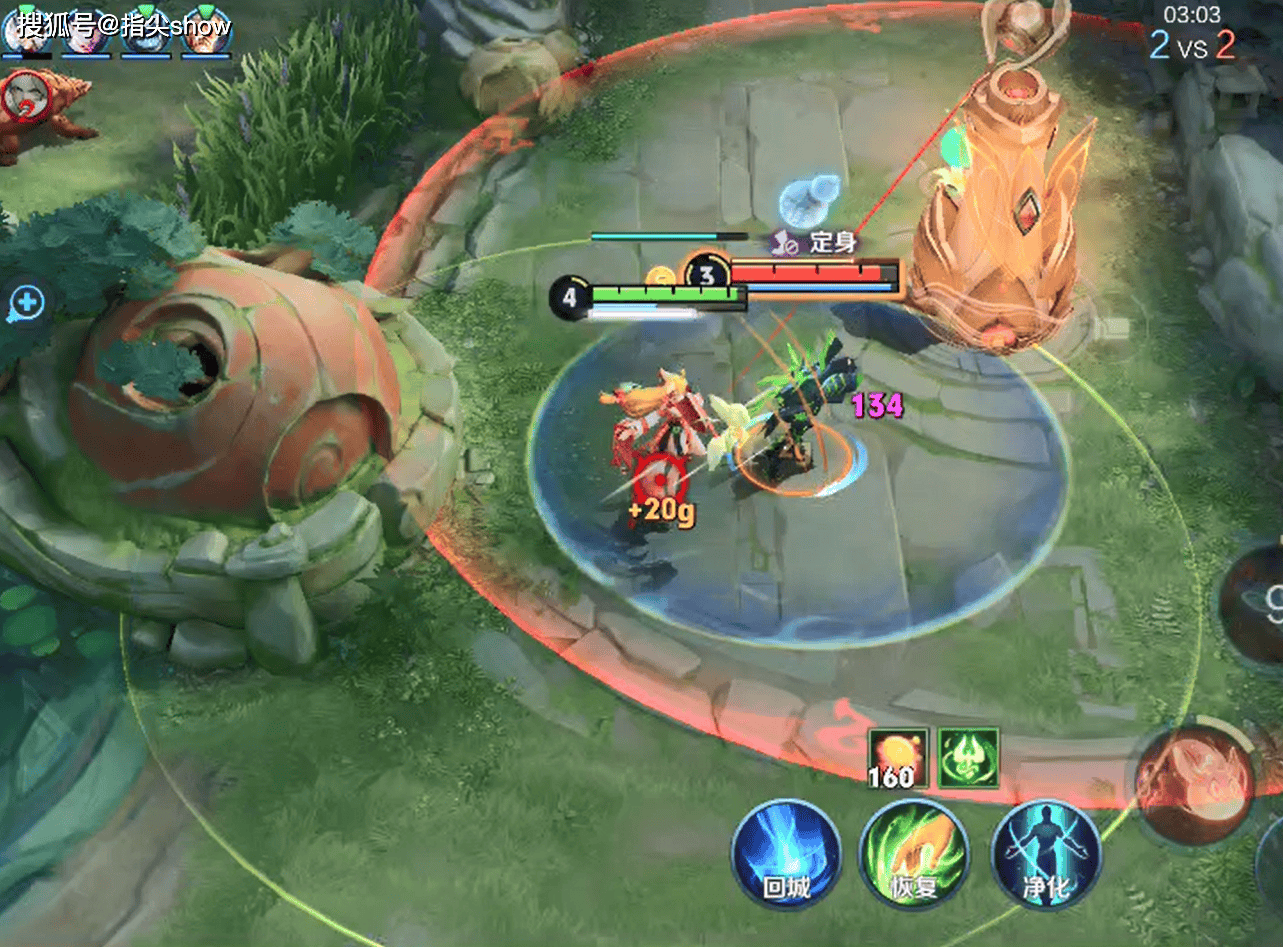Select the green emblem item icon
Screen dimensions: 1283x947
click(968, 757)
